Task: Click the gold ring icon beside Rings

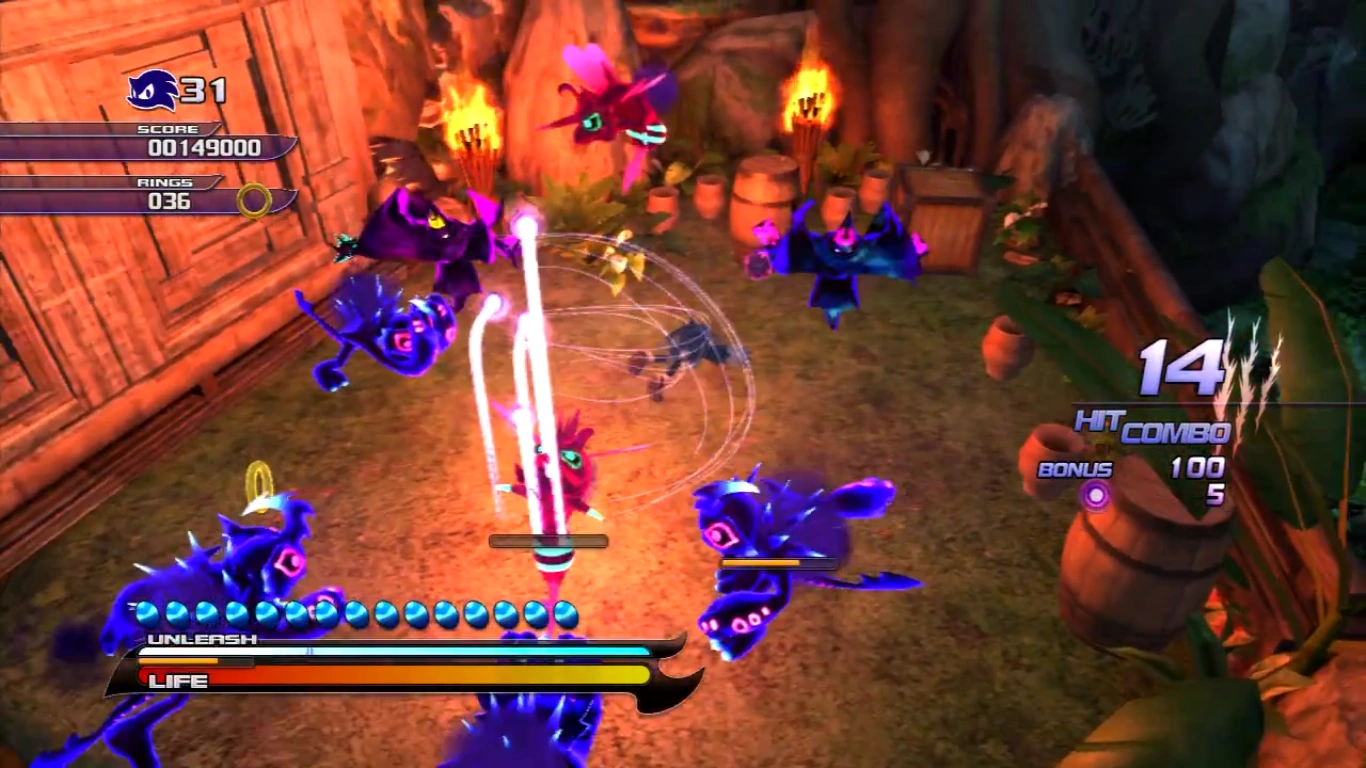Action: (254, 201)
